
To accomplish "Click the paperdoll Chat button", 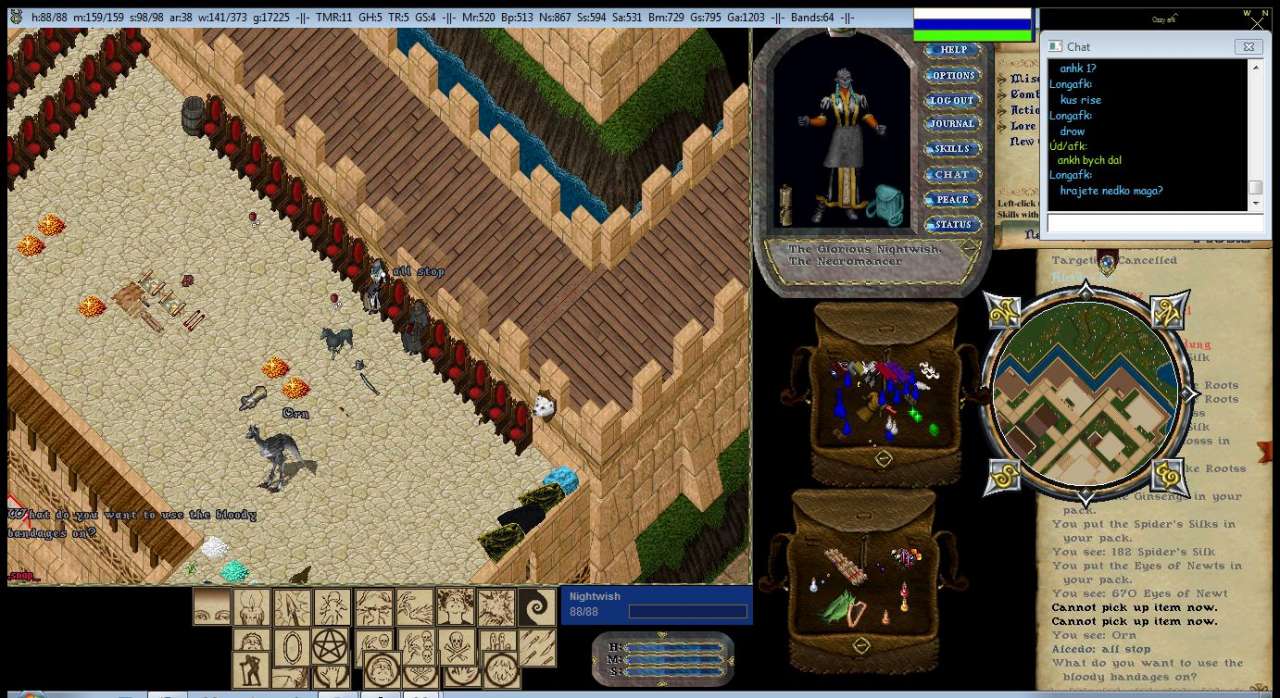I will click(952, 174).
